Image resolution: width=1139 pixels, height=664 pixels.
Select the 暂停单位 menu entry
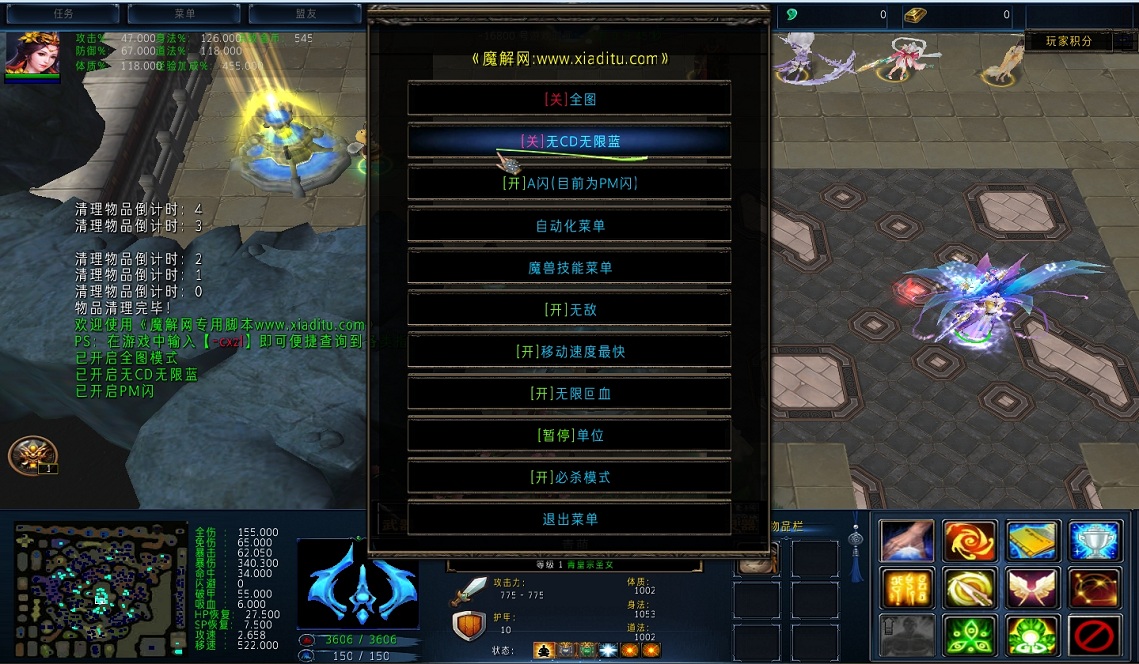coord(569,435)
